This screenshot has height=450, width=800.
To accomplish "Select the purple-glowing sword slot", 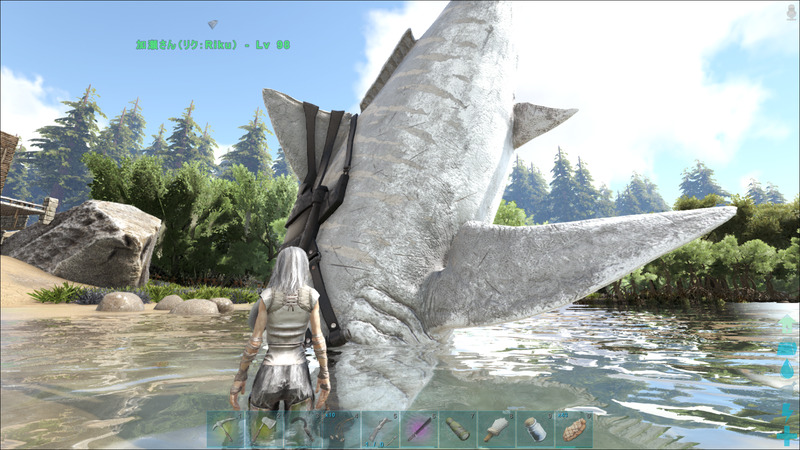I will pyautogui.click(x=418, y=430).
